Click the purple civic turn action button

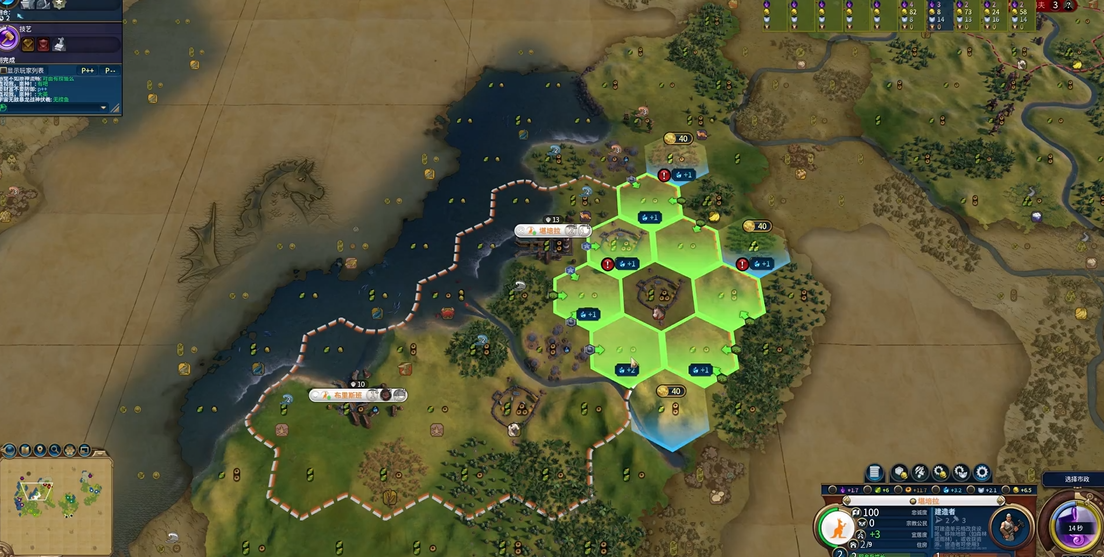1074,527
